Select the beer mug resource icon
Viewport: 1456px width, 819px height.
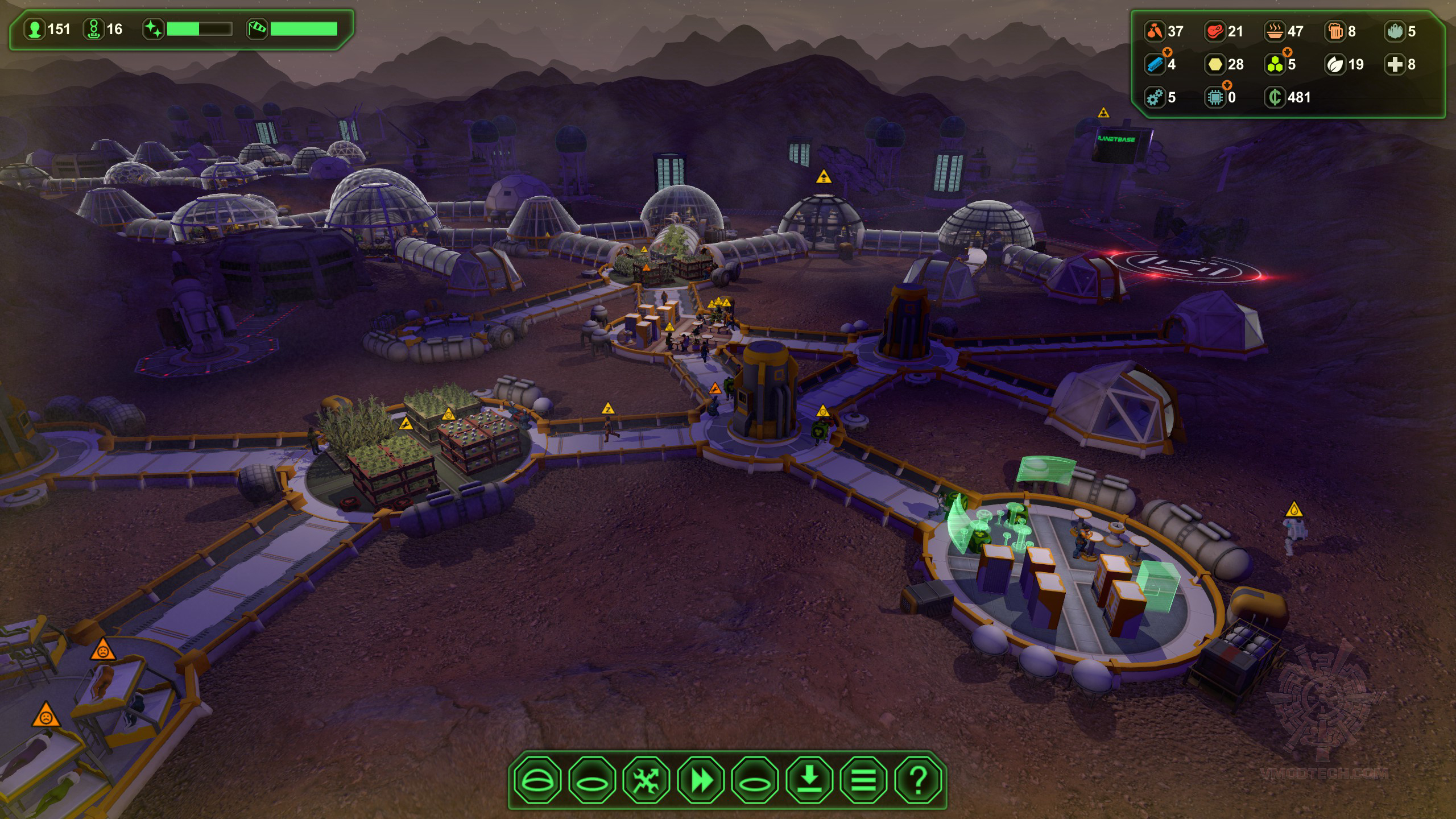click(x=1335, y=31)
